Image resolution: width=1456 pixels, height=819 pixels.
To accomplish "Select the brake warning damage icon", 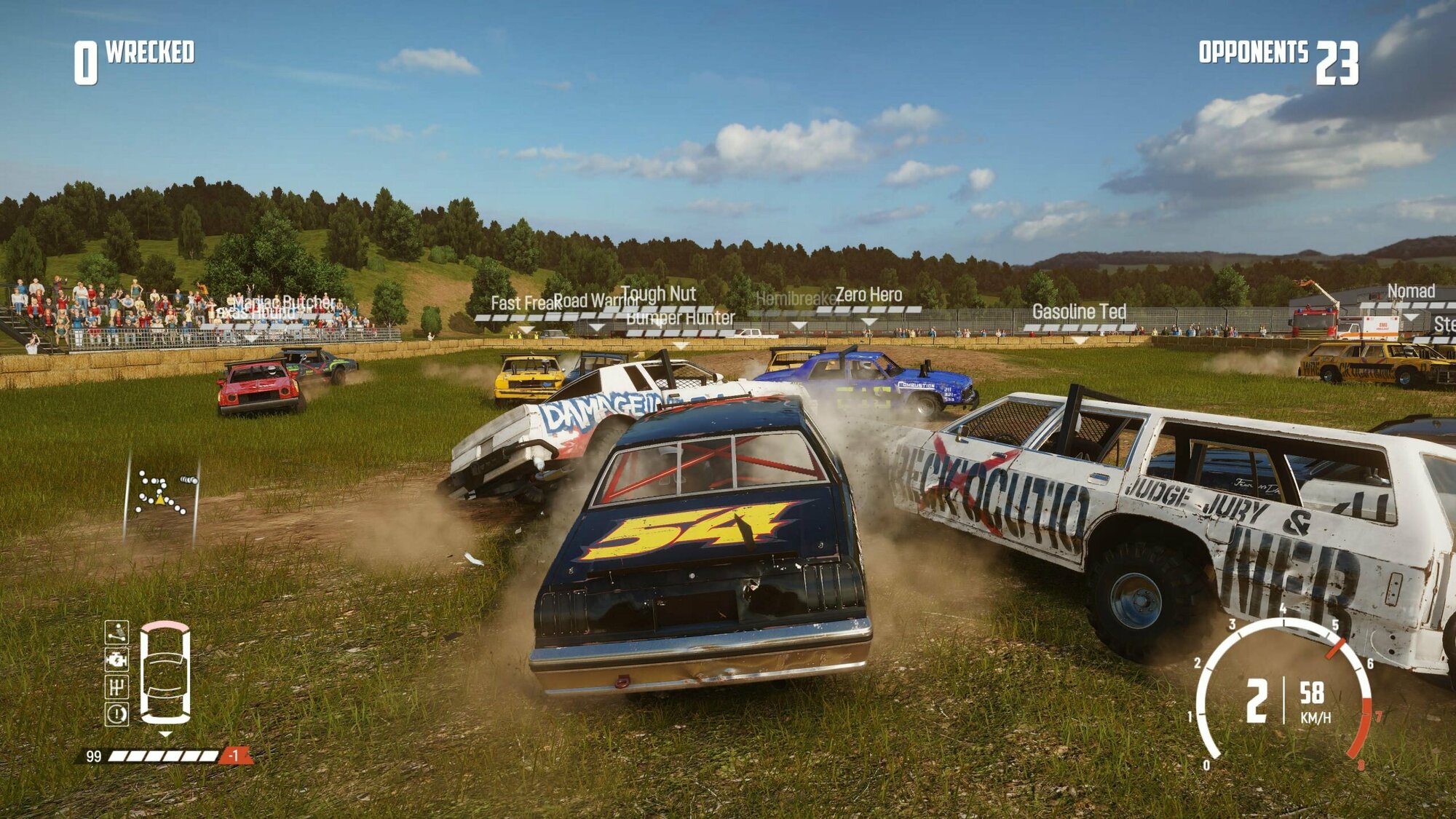I will pyautogui.click(x=116, y=714).
